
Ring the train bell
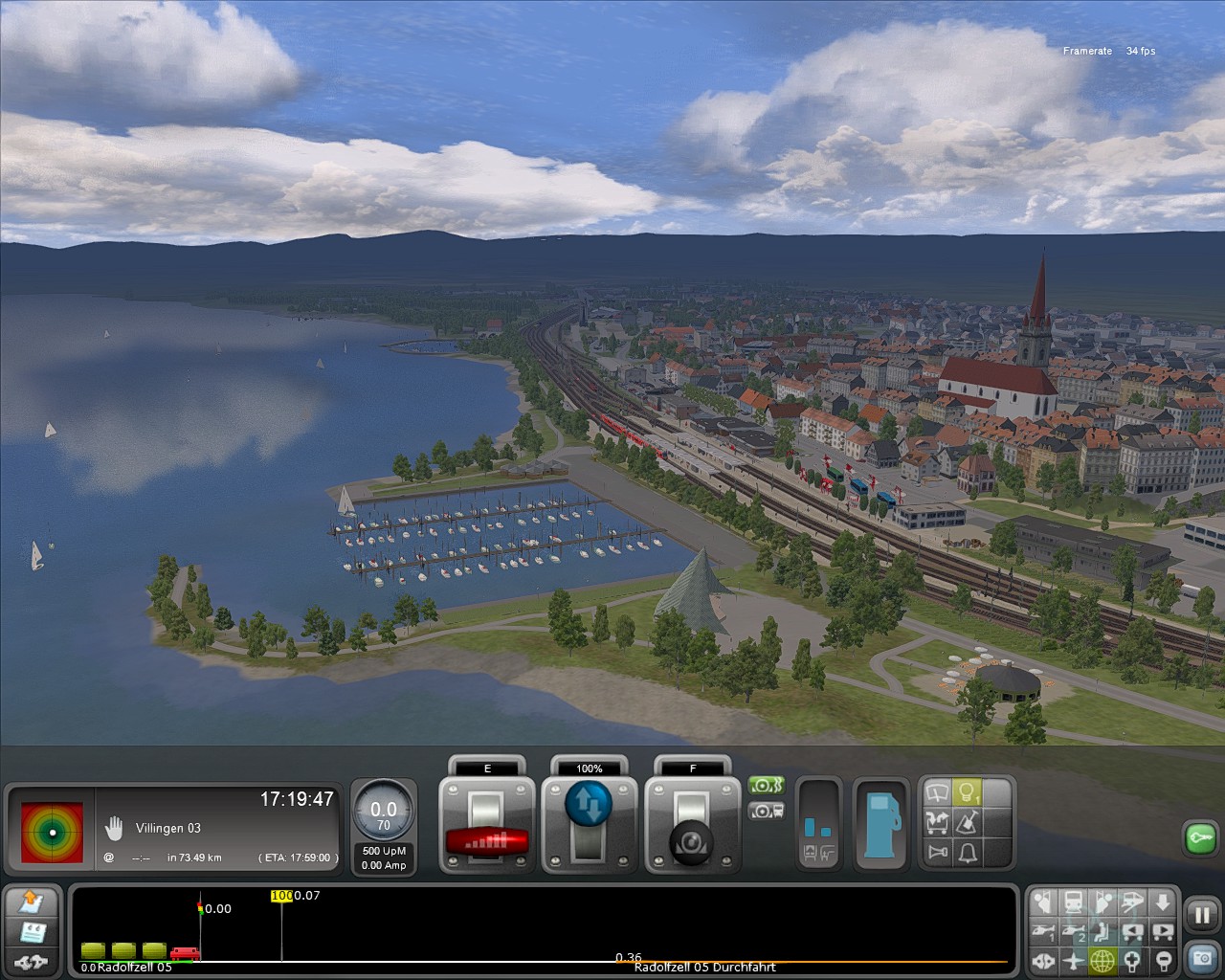(968, 852)
